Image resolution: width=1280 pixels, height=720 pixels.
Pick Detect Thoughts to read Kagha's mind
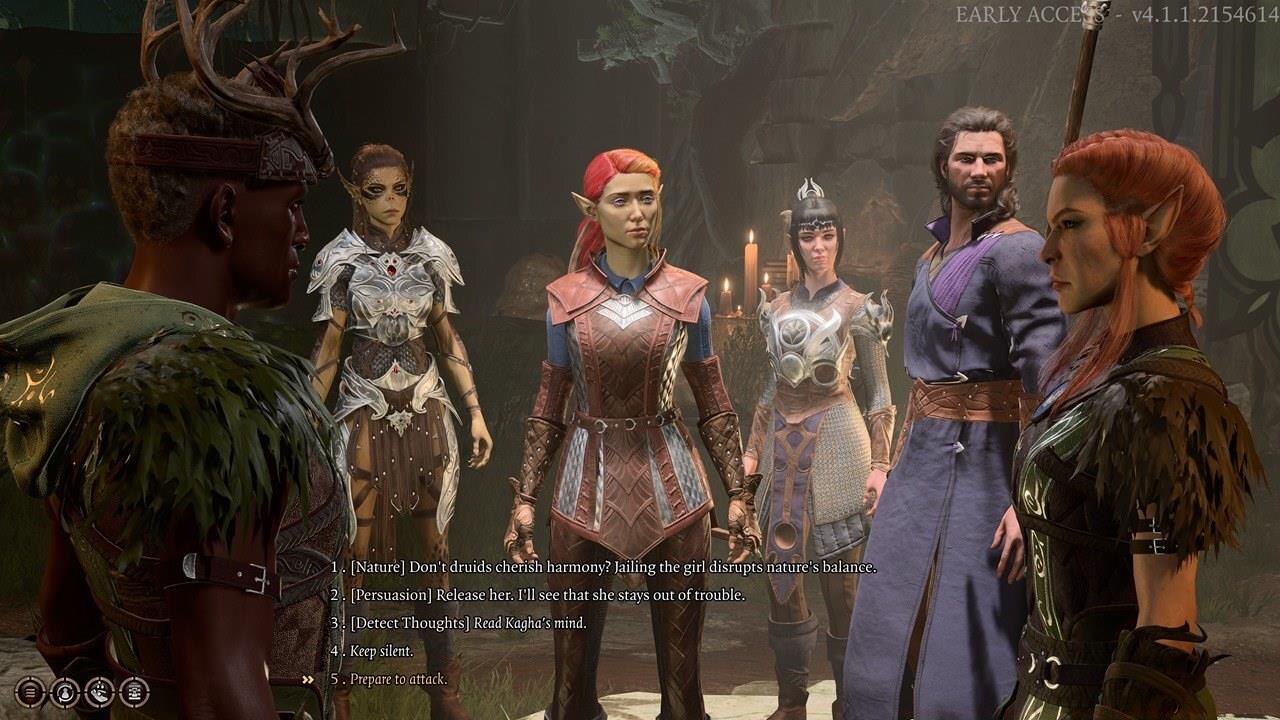(468, 623)
